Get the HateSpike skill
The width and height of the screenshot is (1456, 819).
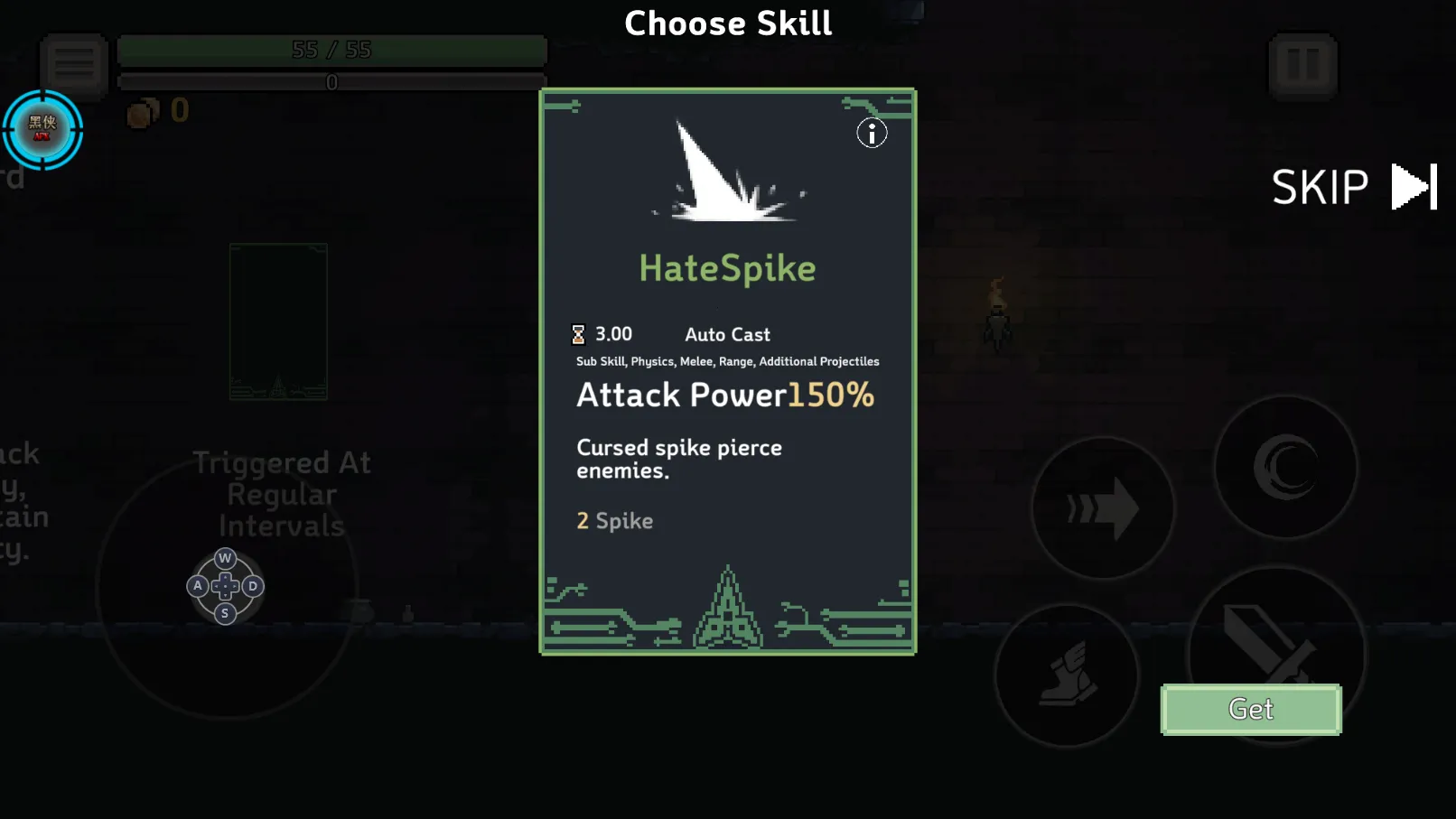tap(1251, 710)
